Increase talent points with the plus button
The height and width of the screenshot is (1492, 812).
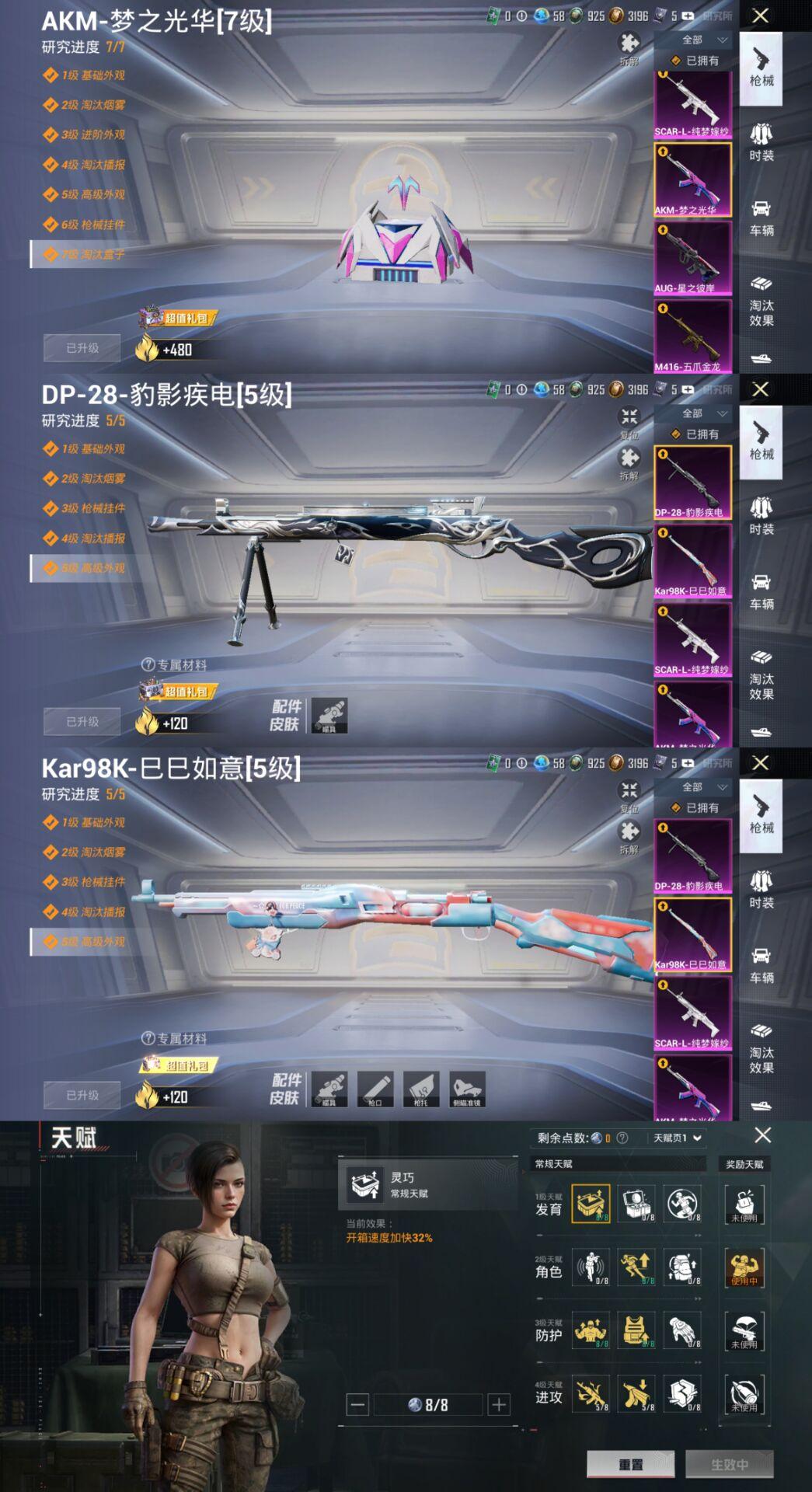click(499, 1404)
